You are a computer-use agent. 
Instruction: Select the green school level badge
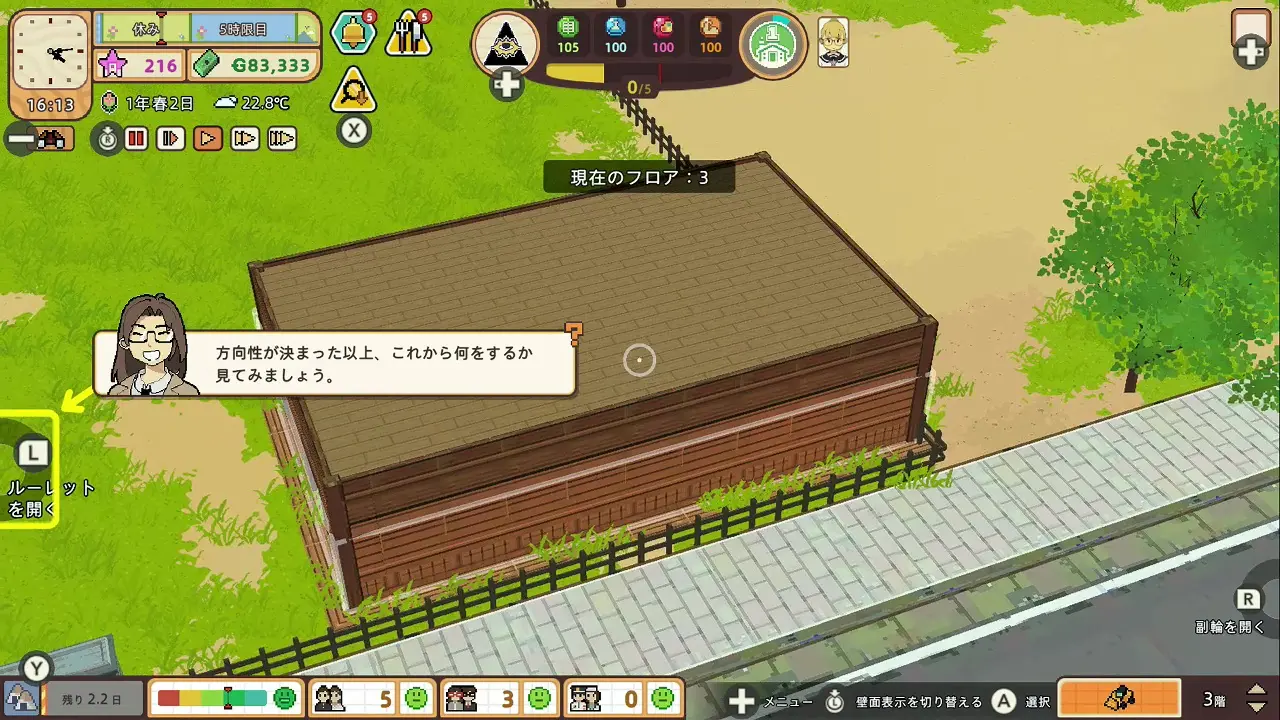click(773, 44)
